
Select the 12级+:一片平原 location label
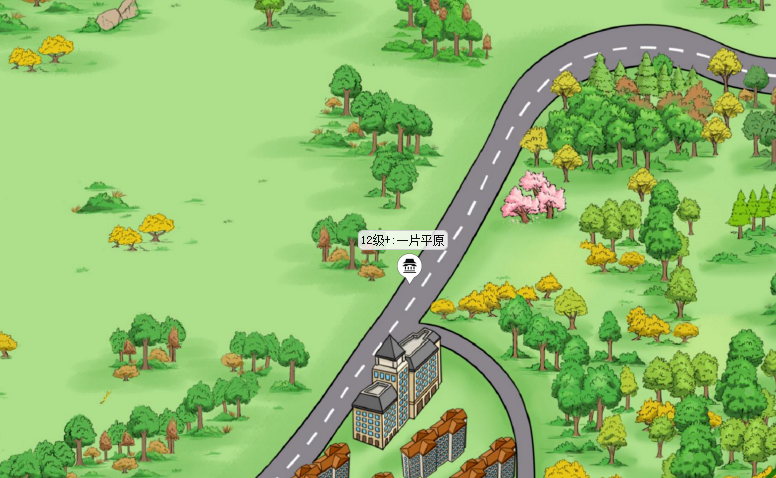pyautogui.click(x=402, y=240)
